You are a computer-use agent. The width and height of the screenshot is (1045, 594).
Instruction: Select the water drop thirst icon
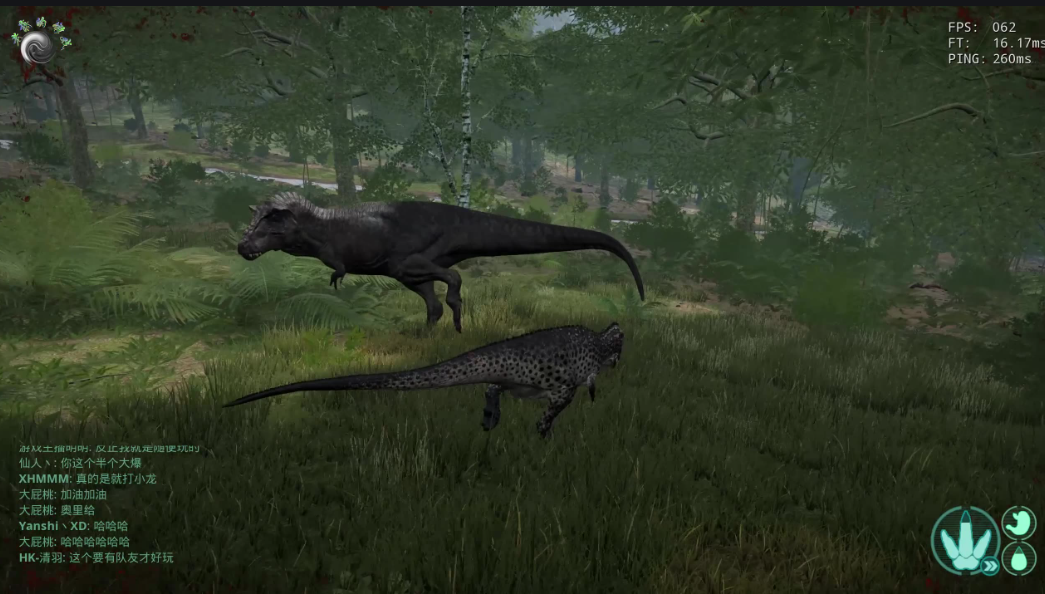1018,558
